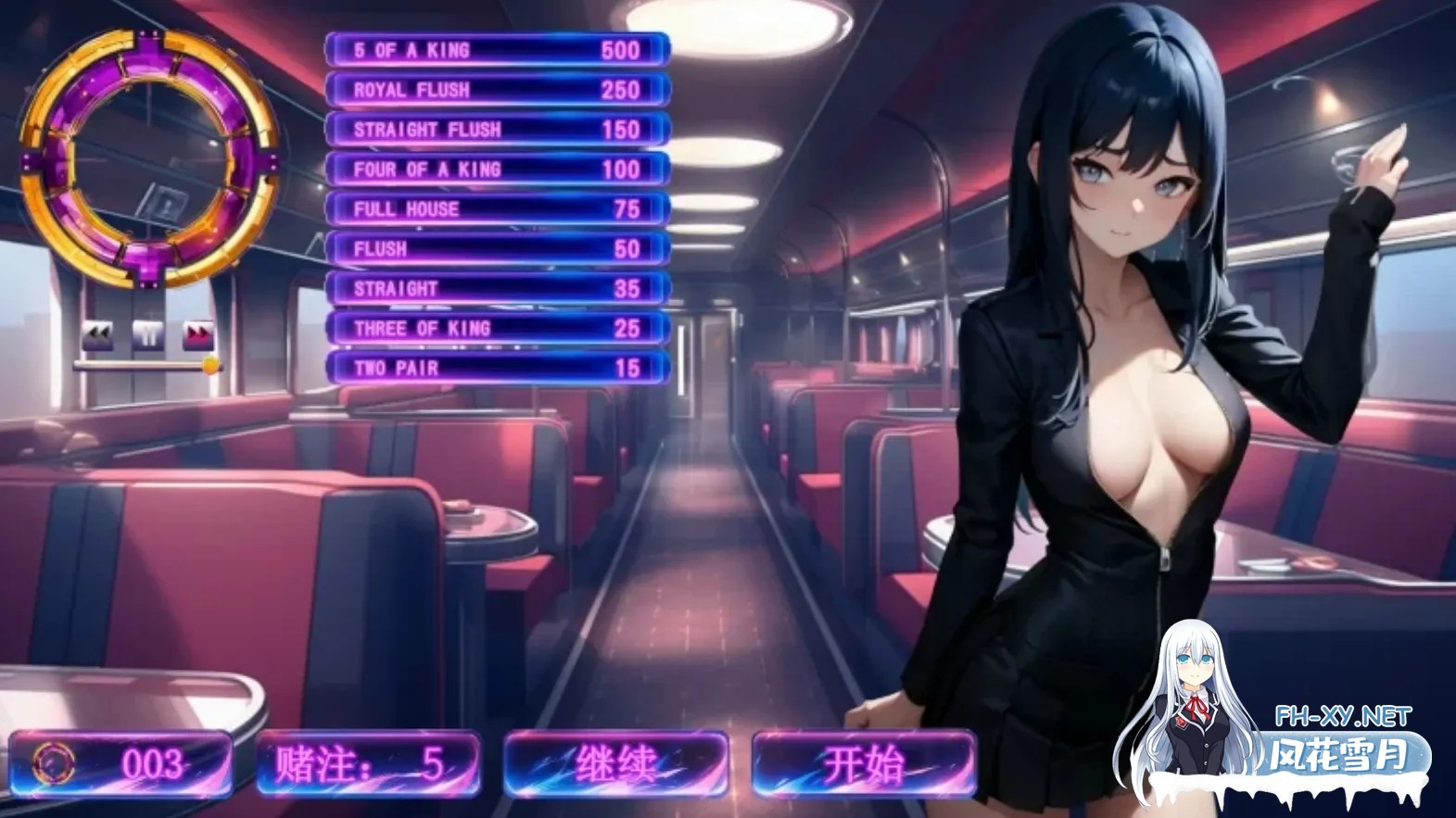
Task: Select the 赌注 bet amount button
Action: point(368,764)
